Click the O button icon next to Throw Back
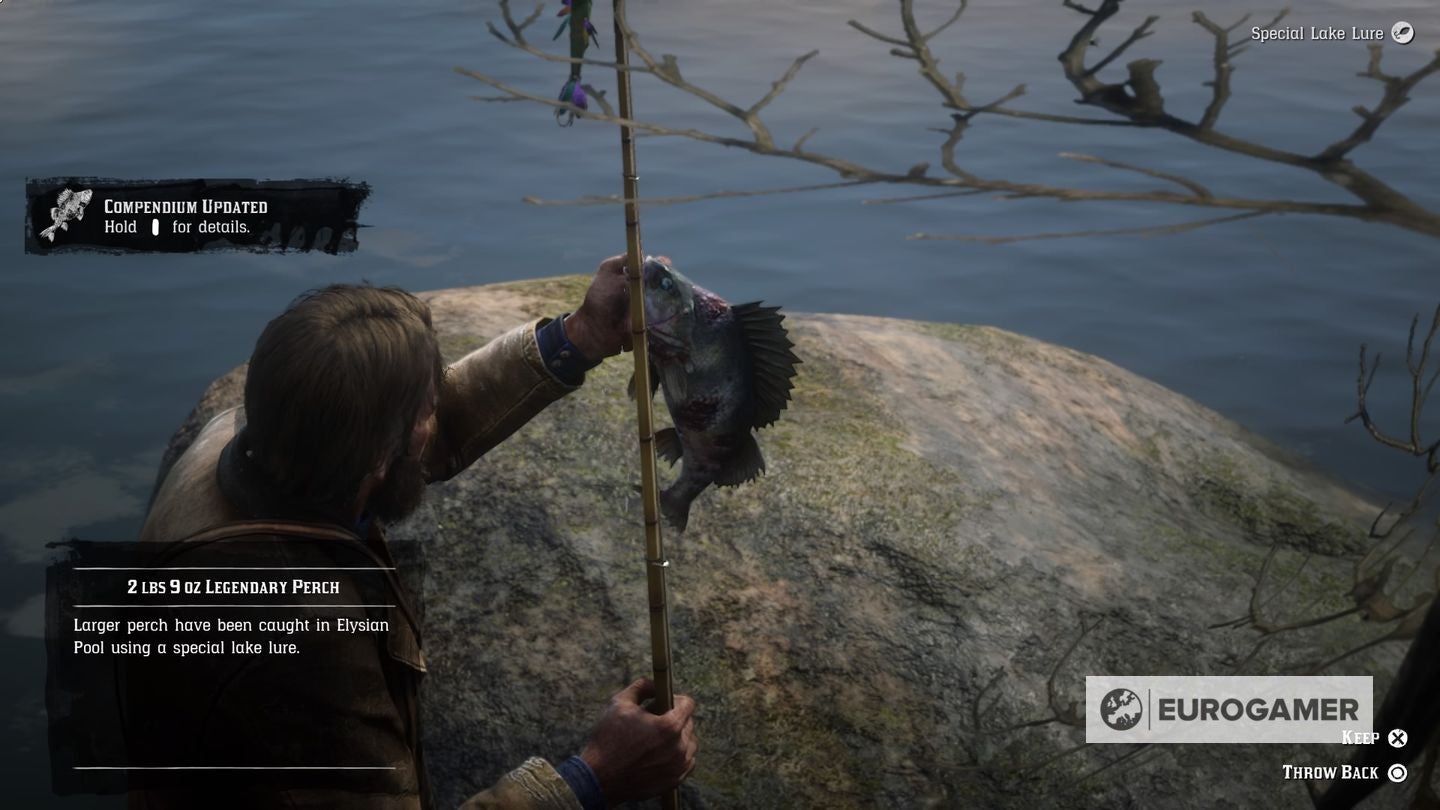 tap(1399, 772)
